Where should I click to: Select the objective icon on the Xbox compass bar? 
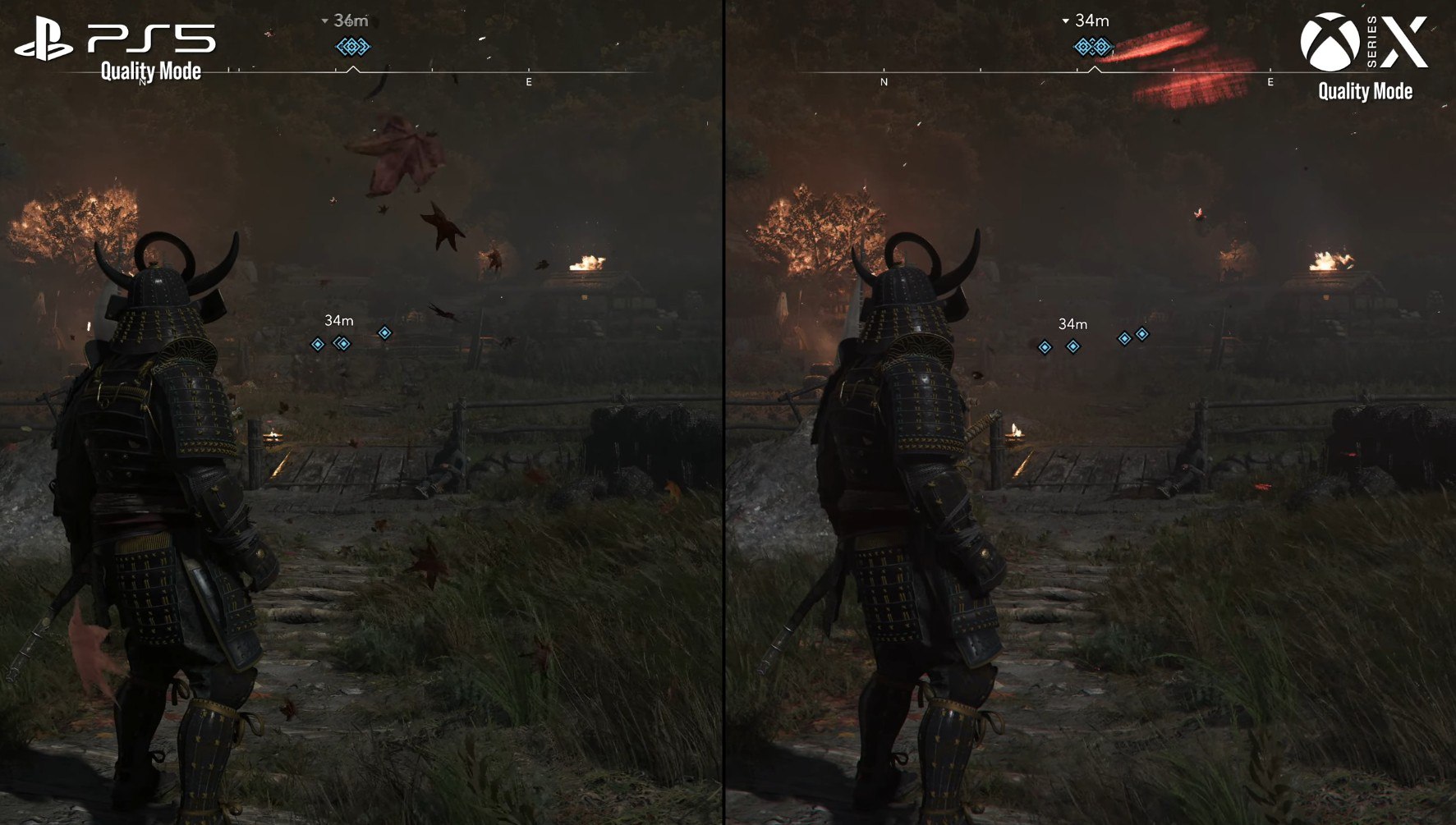pyautogui.click(x=1092, y=47)
